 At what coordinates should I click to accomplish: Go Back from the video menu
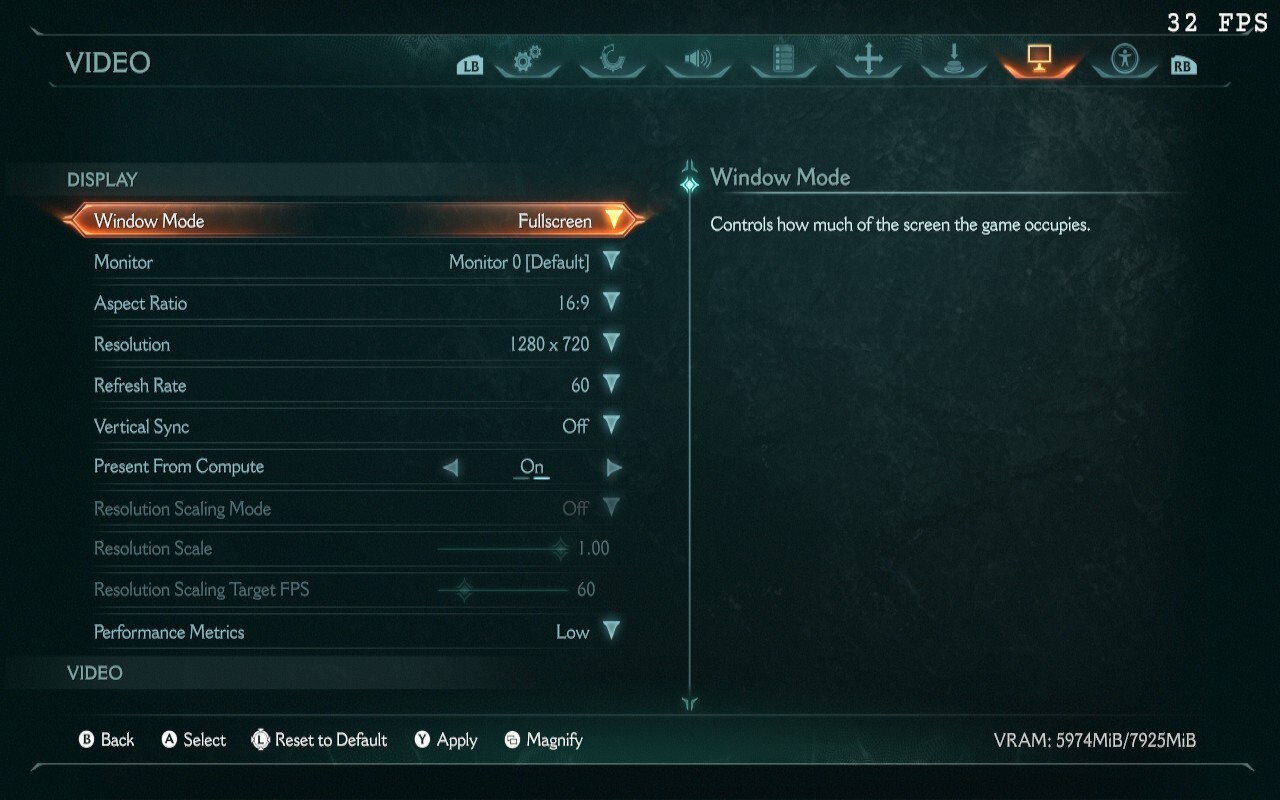coord(106,740)
